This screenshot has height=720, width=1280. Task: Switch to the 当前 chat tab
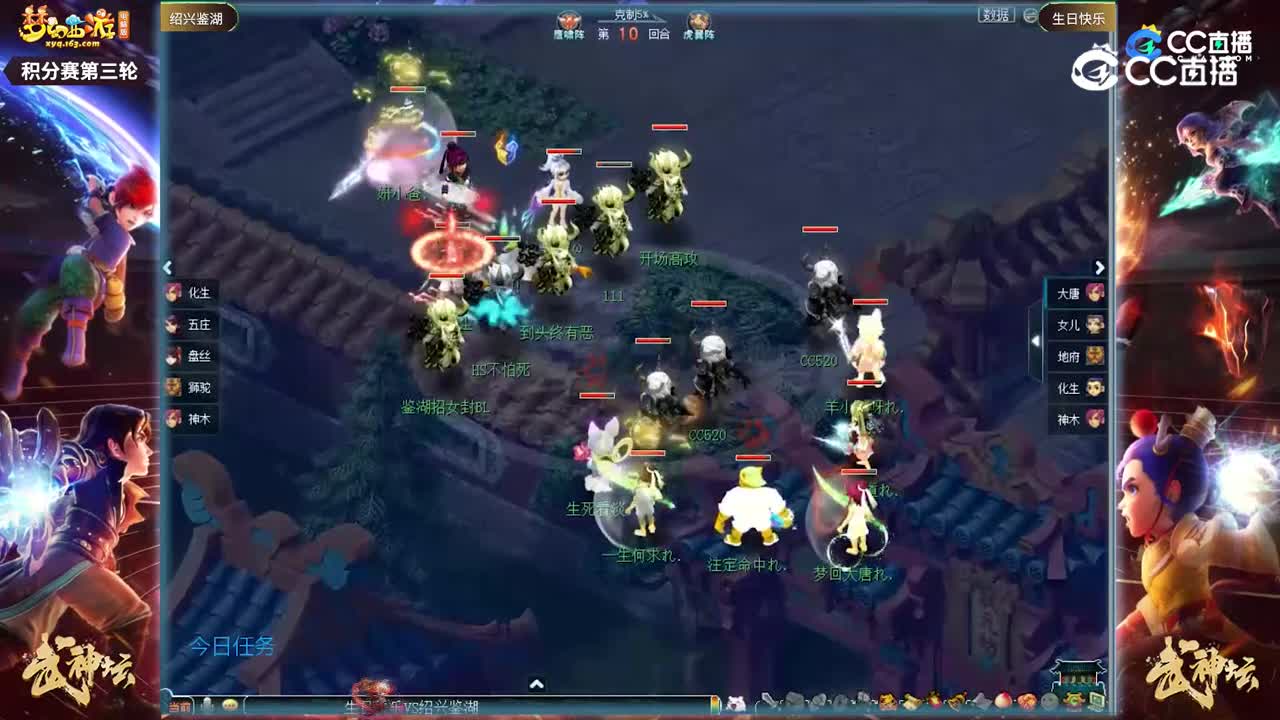click(180, 706)
